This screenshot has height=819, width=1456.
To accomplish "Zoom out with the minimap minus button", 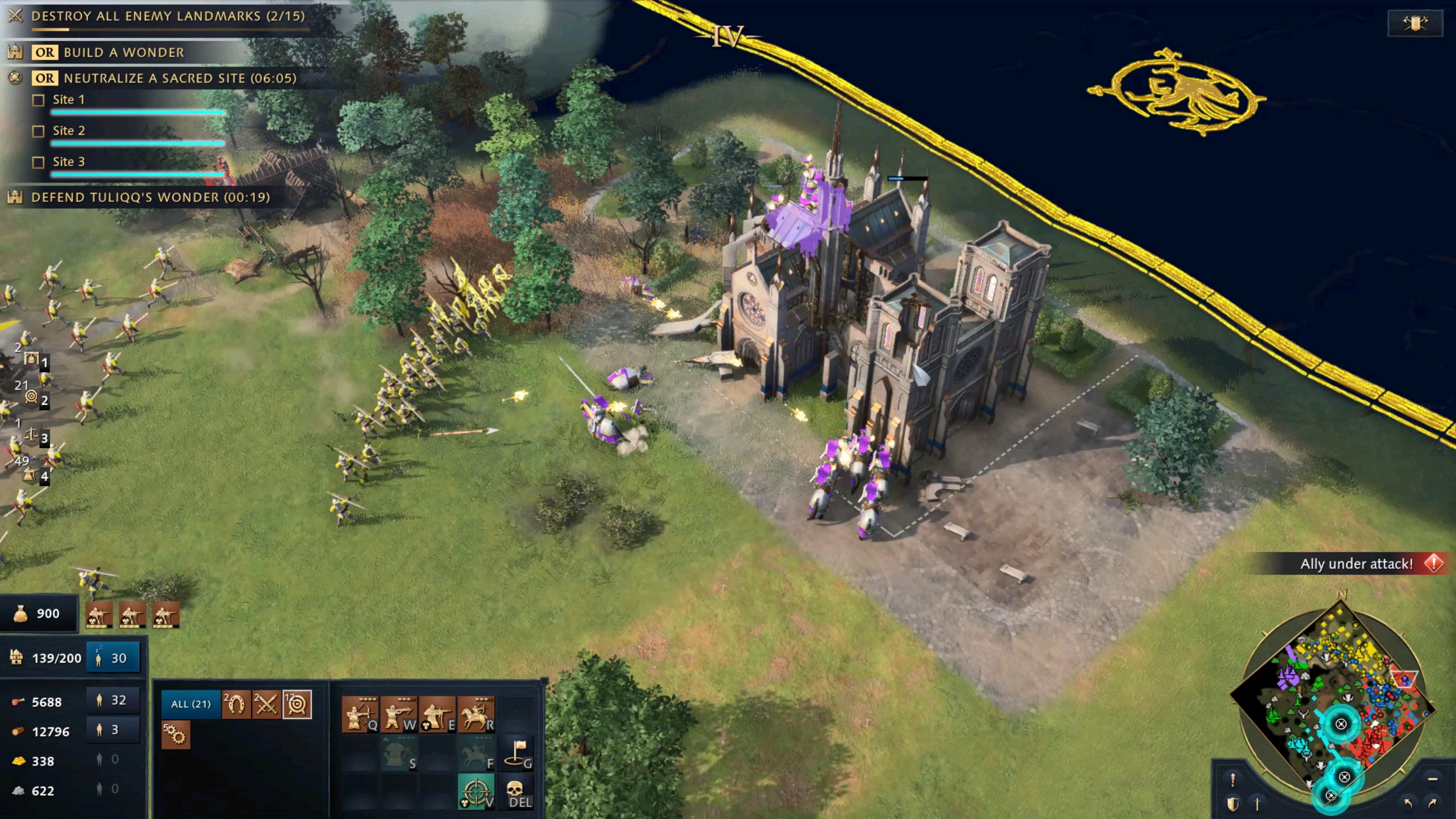I will click(x=1432, y=779).
